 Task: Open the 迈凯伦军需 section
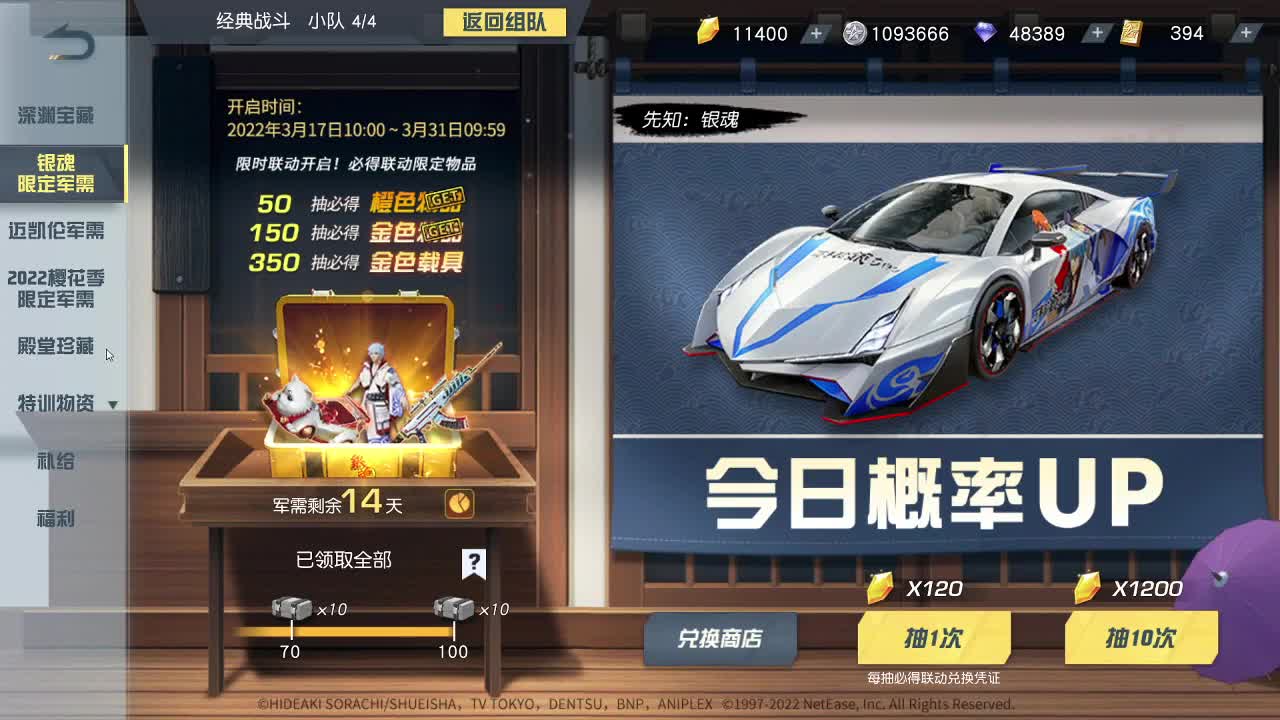coord(58,232)
